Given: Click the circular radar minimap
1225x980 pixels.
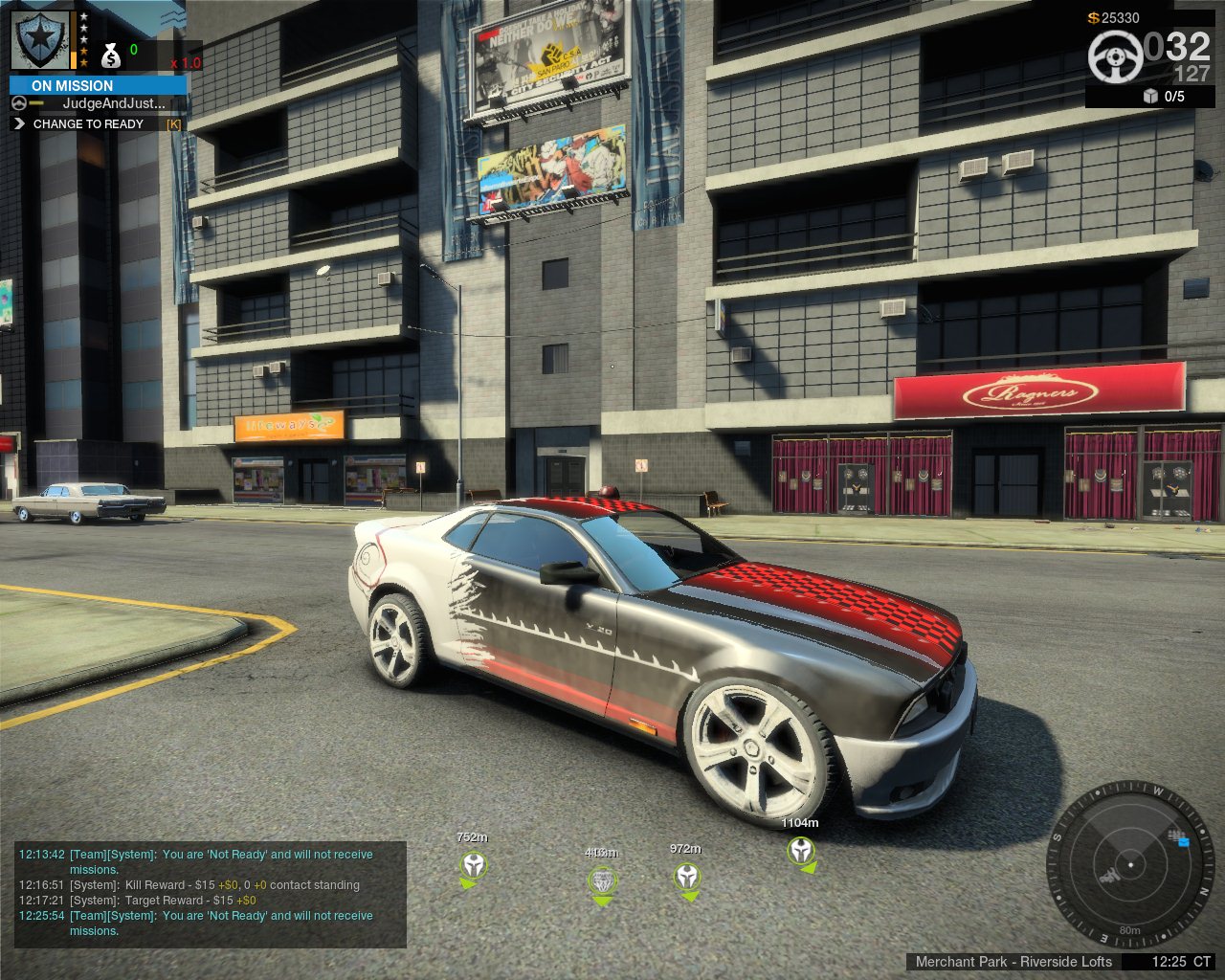Looking at the screenshot, I should coord(1130,864).
